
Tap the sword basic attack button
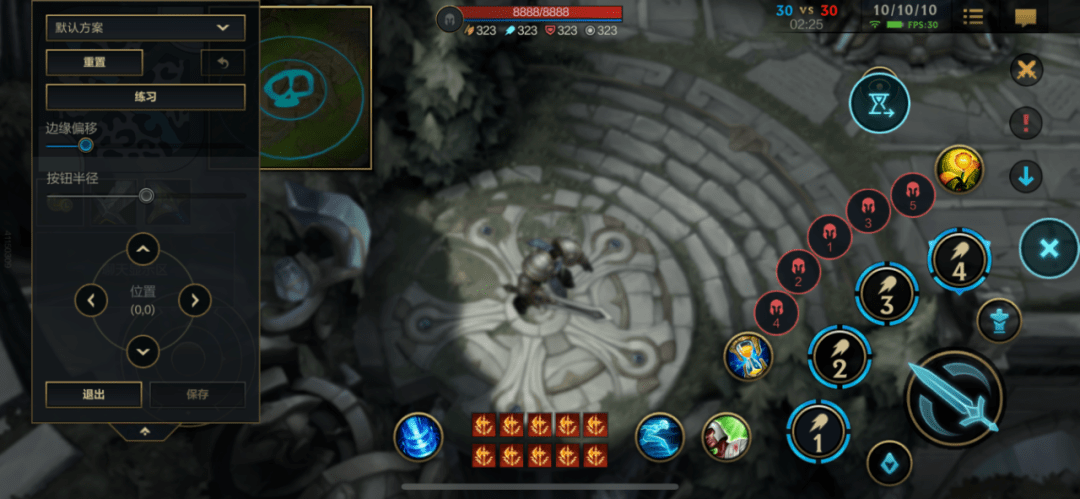tap(954, 399)
